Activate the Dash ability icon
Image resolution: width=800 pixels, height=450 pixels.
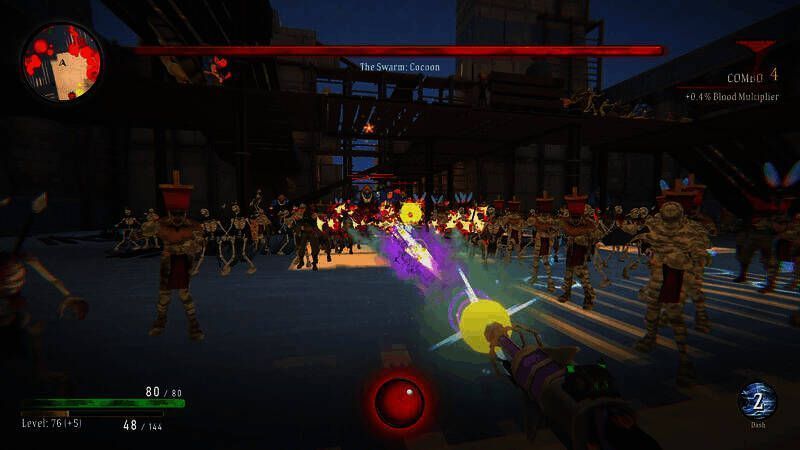757,401
